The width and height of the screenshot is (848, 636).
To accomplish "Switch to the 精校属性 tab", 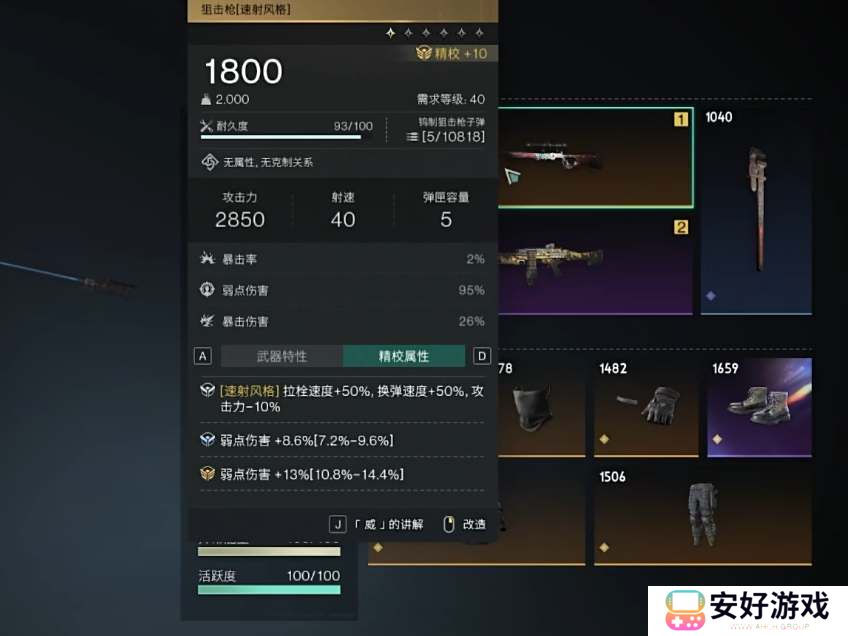I will (403, 356).
